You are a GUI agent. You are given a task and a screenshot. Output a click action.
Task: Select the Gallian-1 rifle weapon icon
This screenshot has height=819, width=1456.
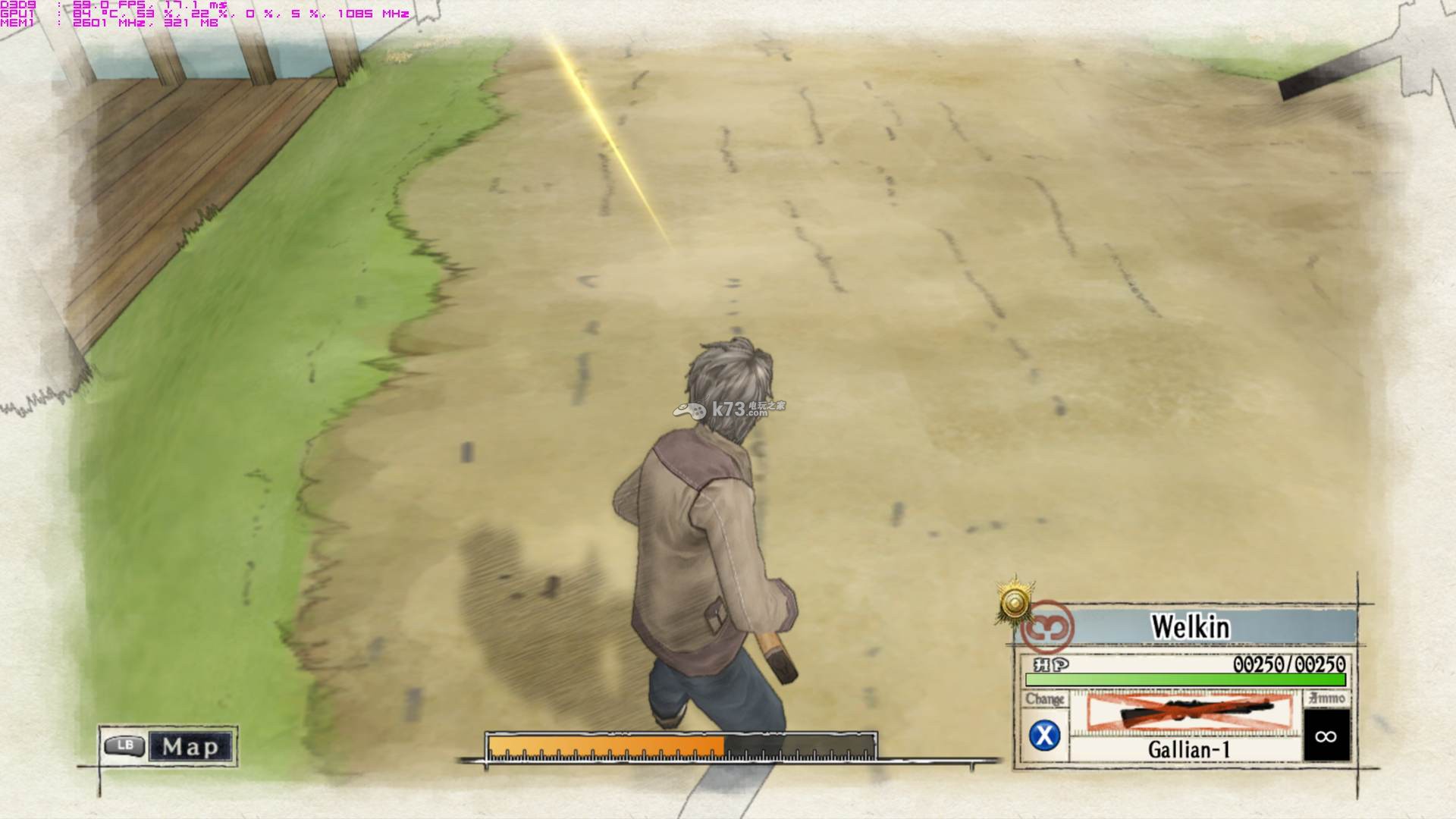(1188, 713)
